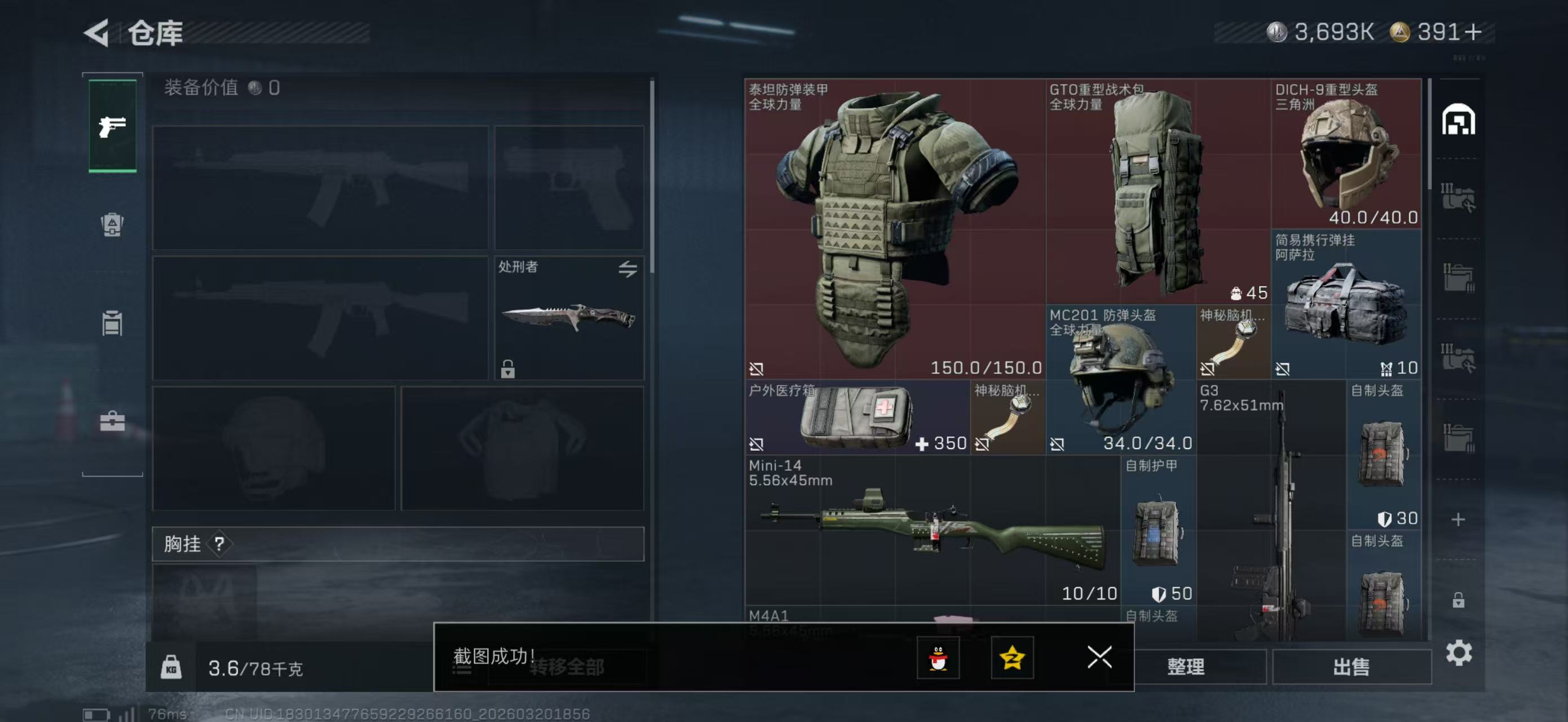Open the 出售 sell option

pos(1351,667)
